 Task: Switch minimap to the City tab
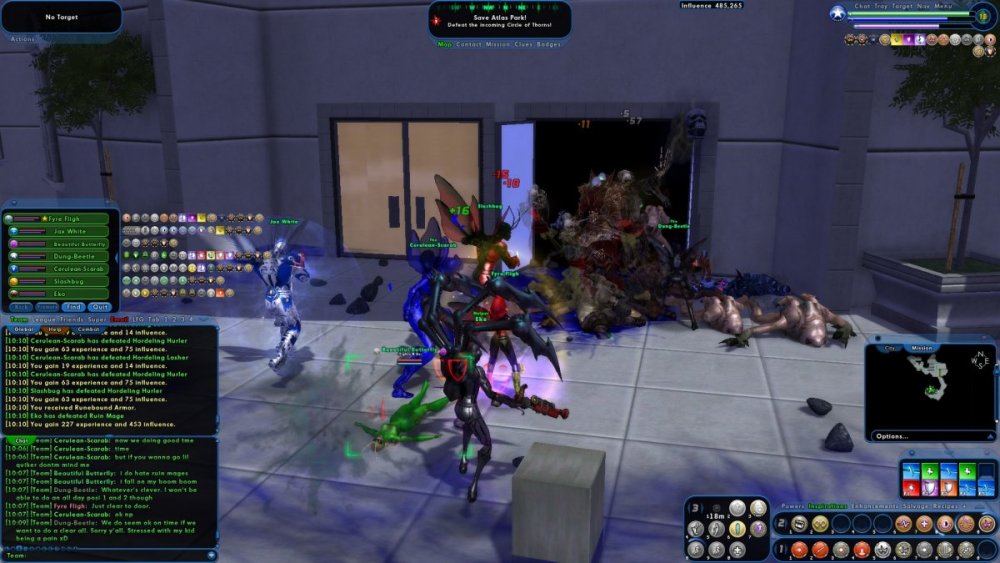(x=891, y=348)
